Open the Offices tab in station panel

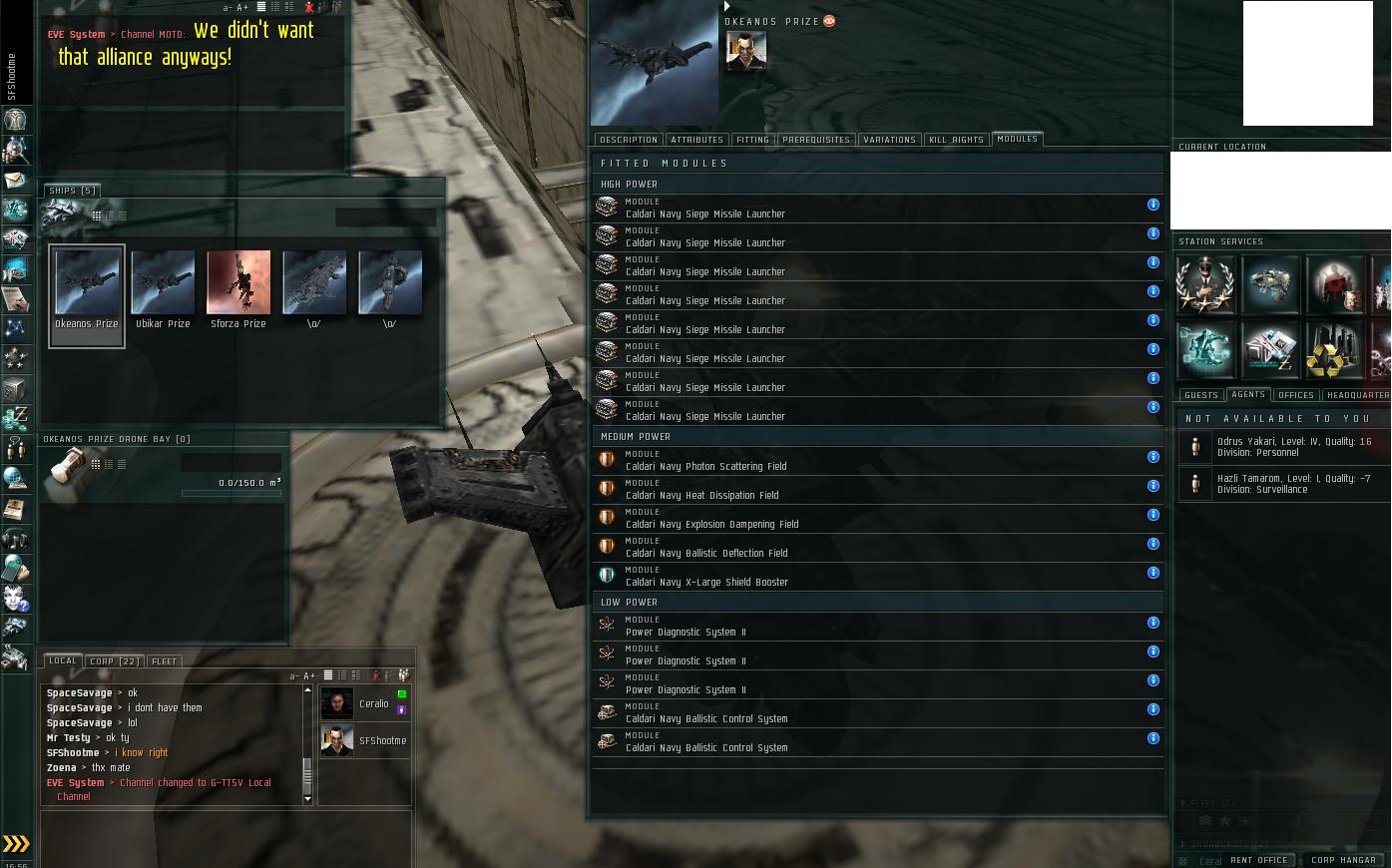click(1296, 395)
